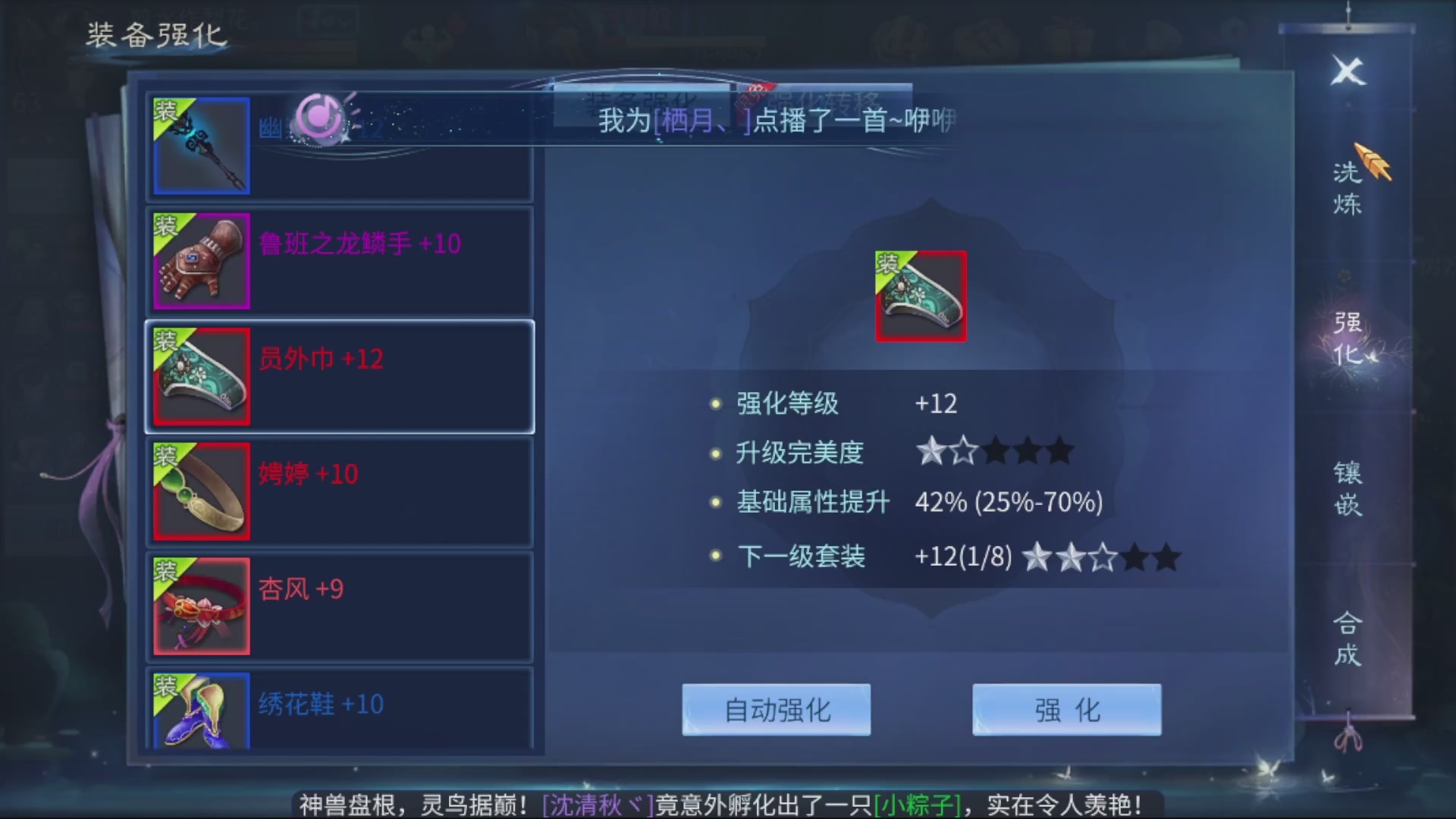1456x819 pixels.
Task: Click the 小粽子 pet name in chat
Action: [914, 804]
